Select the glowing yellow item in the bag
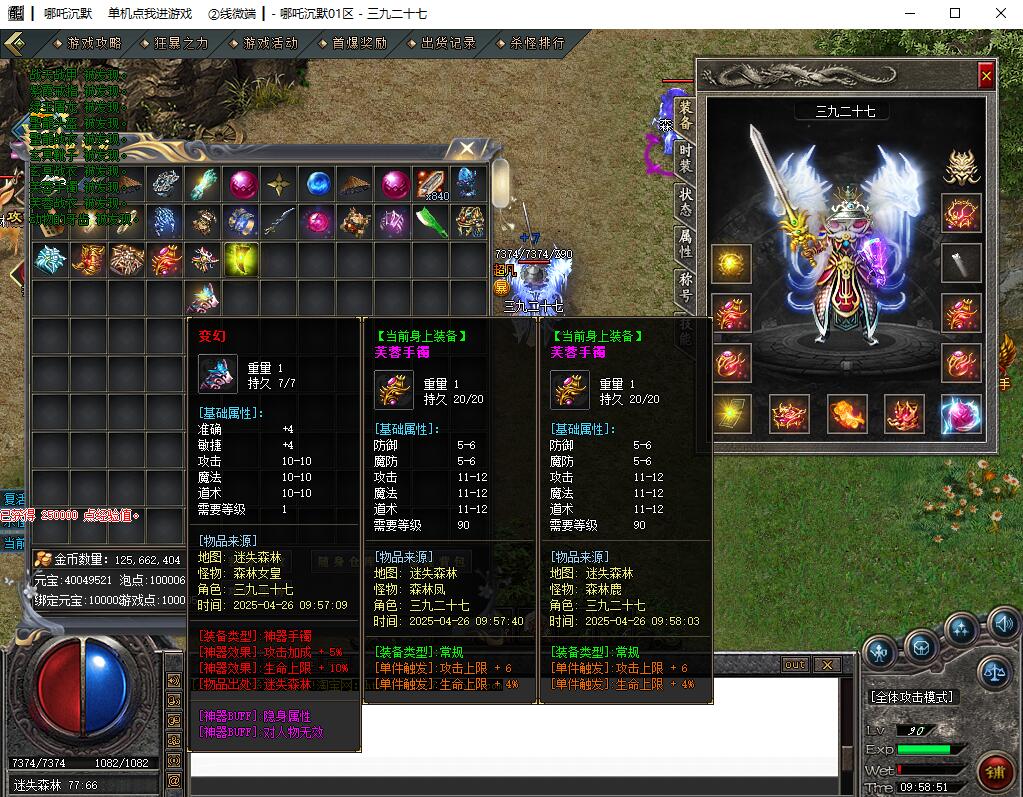The width and height of the screenshot is (1023, 797). pos(241,260)
